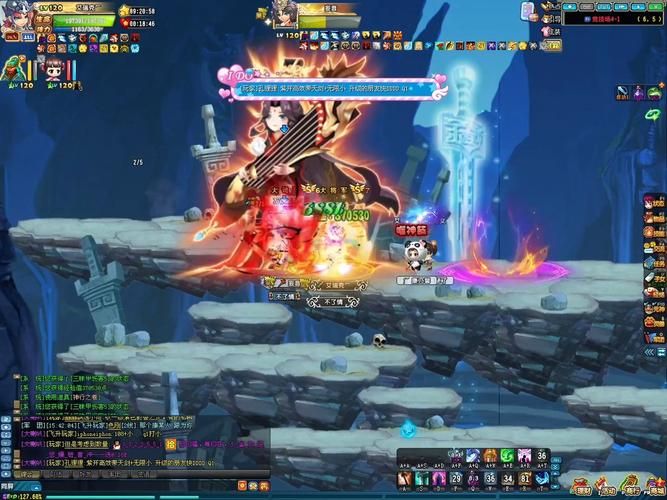Click the green dragon pet portrait
Image resolution: width=667 pixels, height=500 pixels.
14,69
